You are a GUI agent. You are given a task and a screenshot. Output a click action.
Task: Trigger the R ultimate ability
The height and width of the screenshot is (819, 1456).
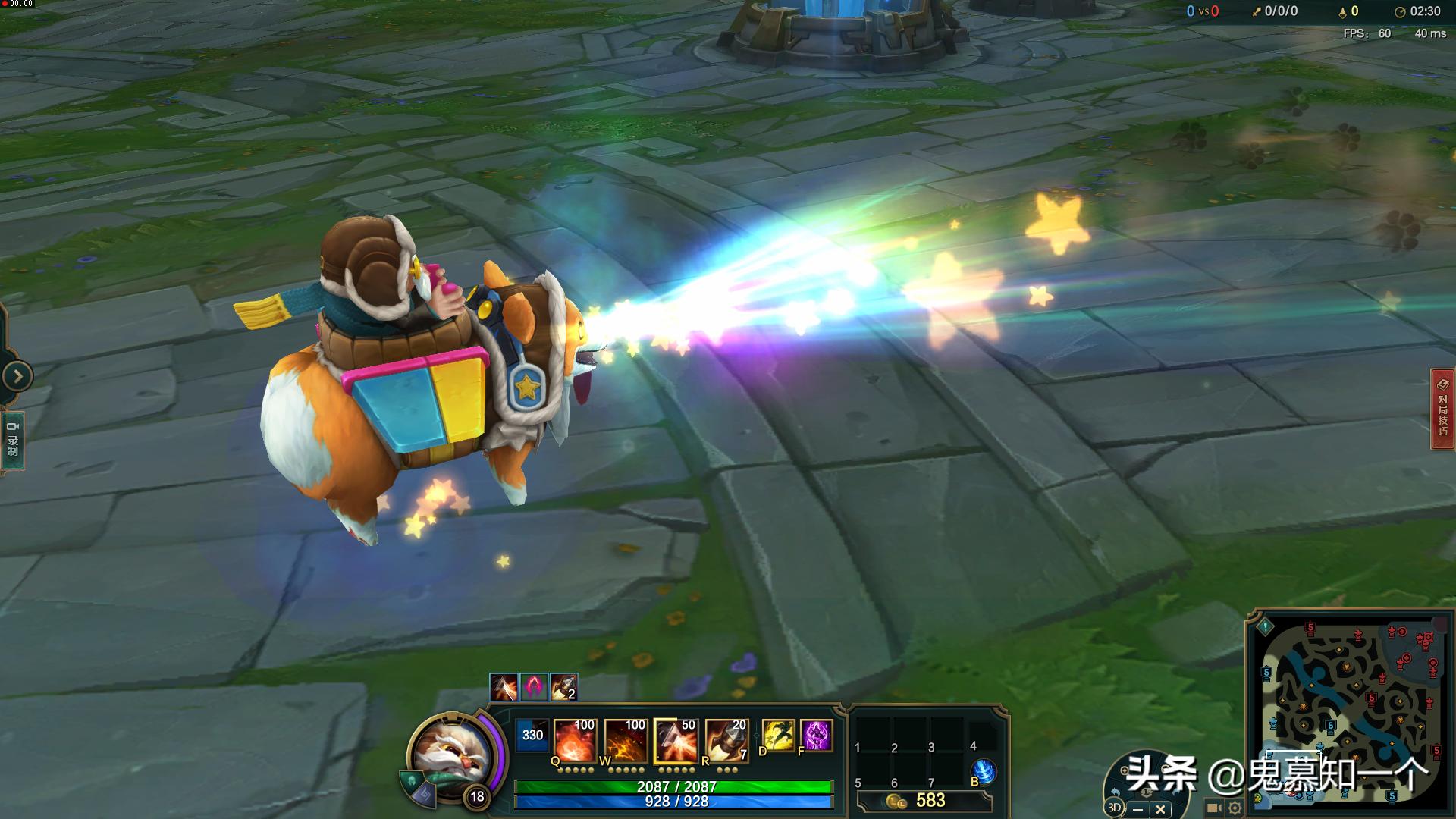(x=726, y=740)
